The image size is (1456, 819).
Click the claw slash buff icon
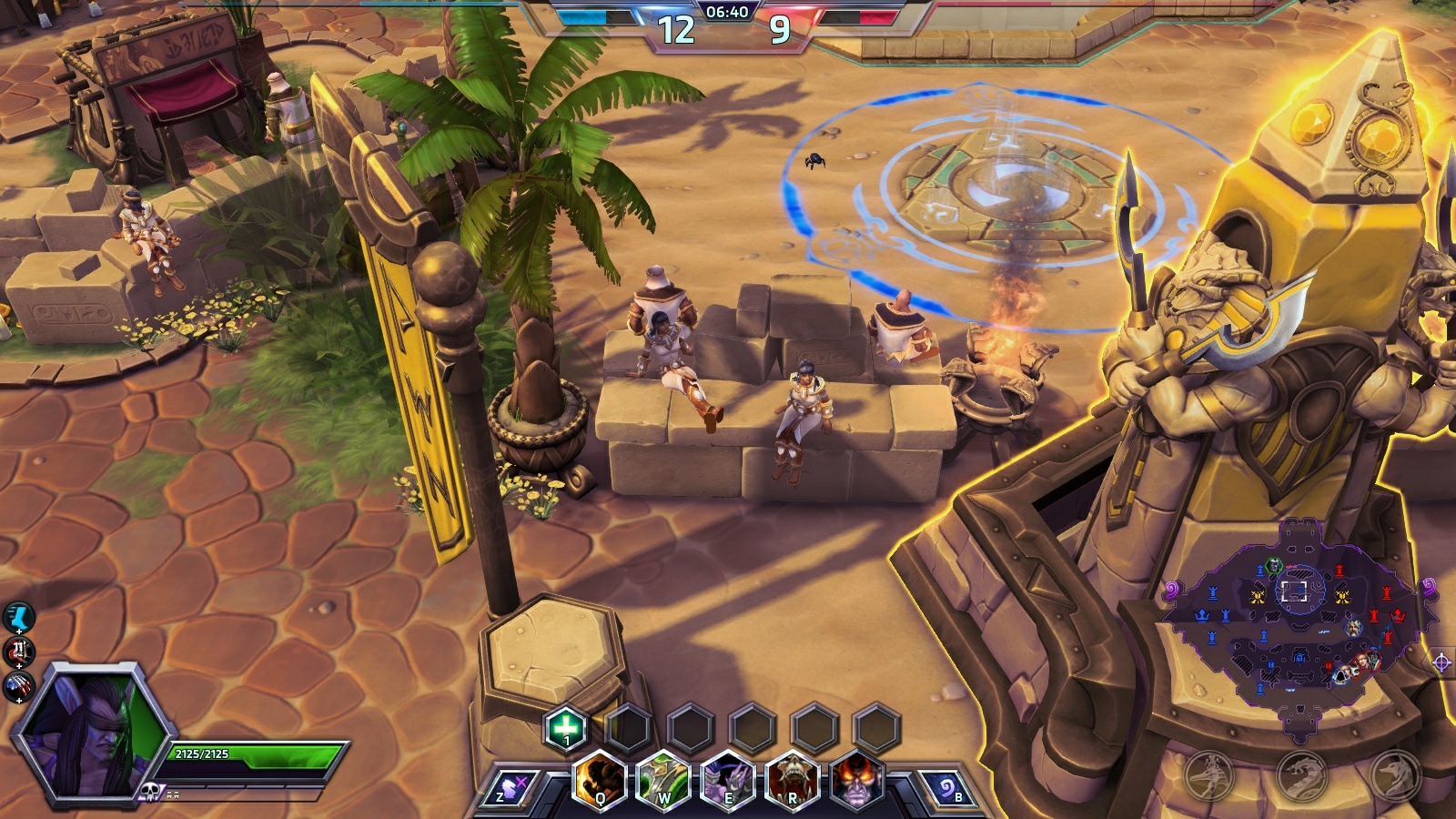click(18, 685)
